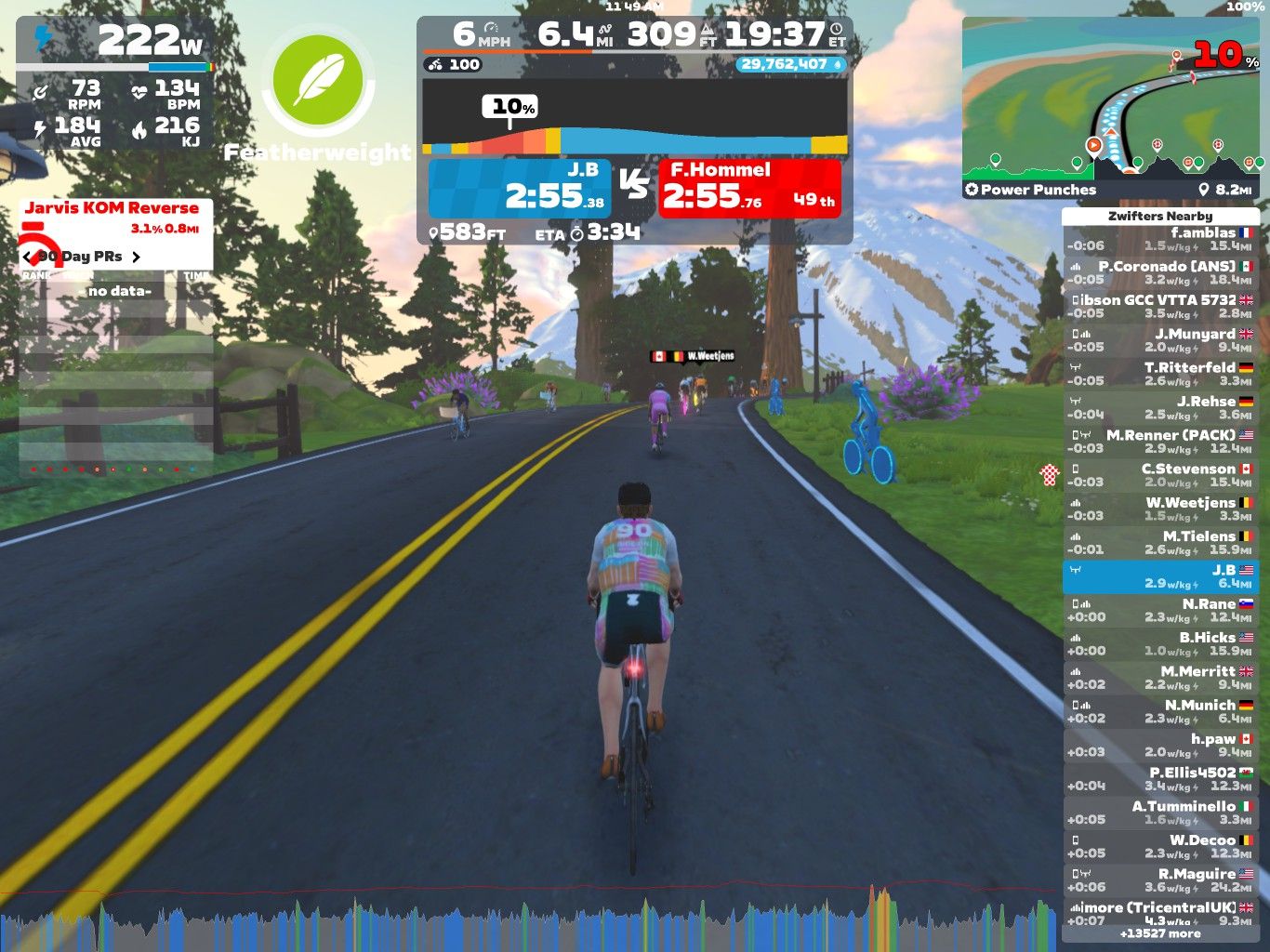Viewport: 1270px width, 952px height.
Task: Go to next leaderboard with right arrow
Action: [136, 257]
